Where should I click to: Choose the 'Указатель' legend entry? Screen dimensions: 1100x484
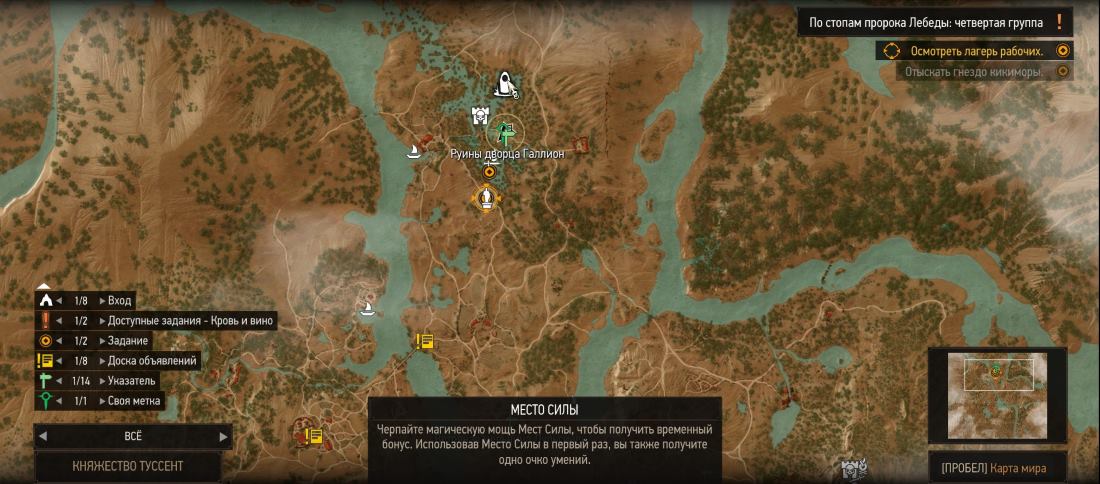point(132,380)
